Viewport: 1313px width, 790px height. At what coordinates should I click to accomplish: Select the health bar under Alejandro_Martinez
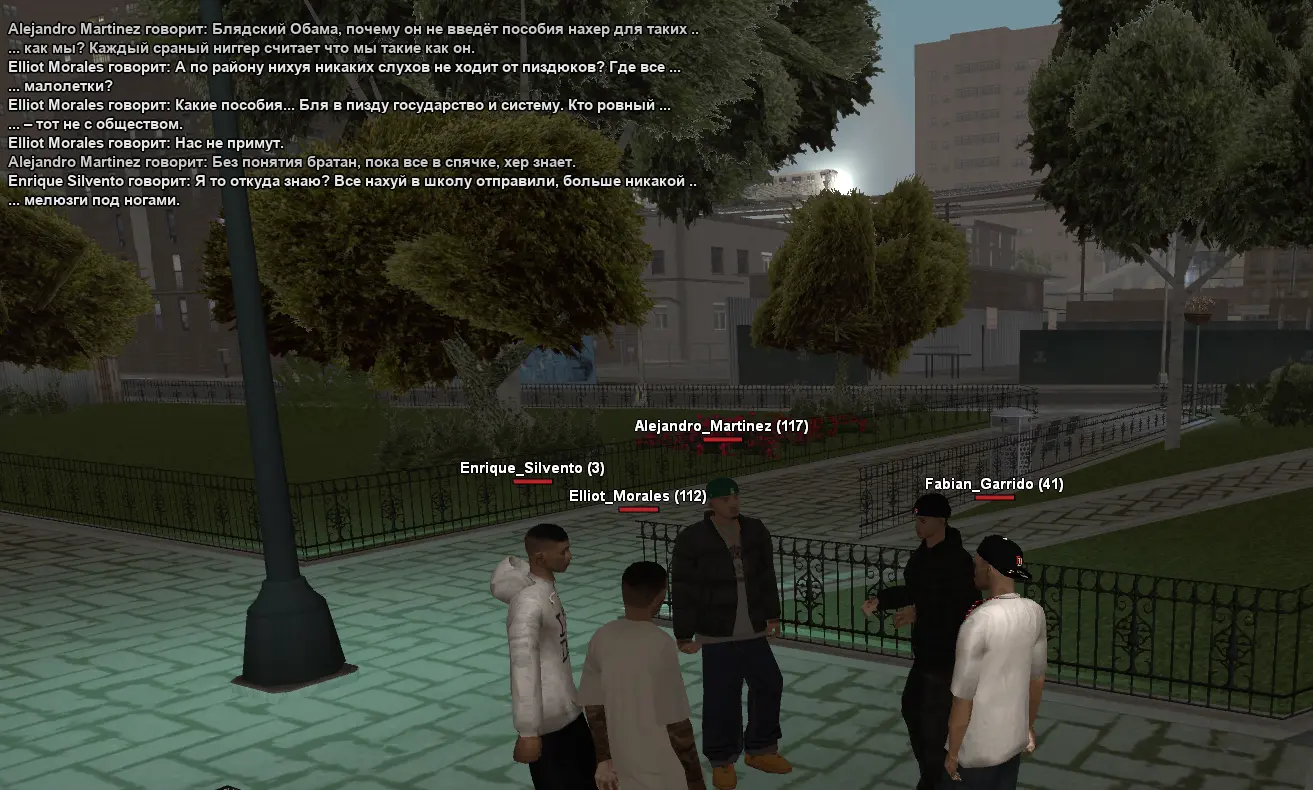click(722, 437)
